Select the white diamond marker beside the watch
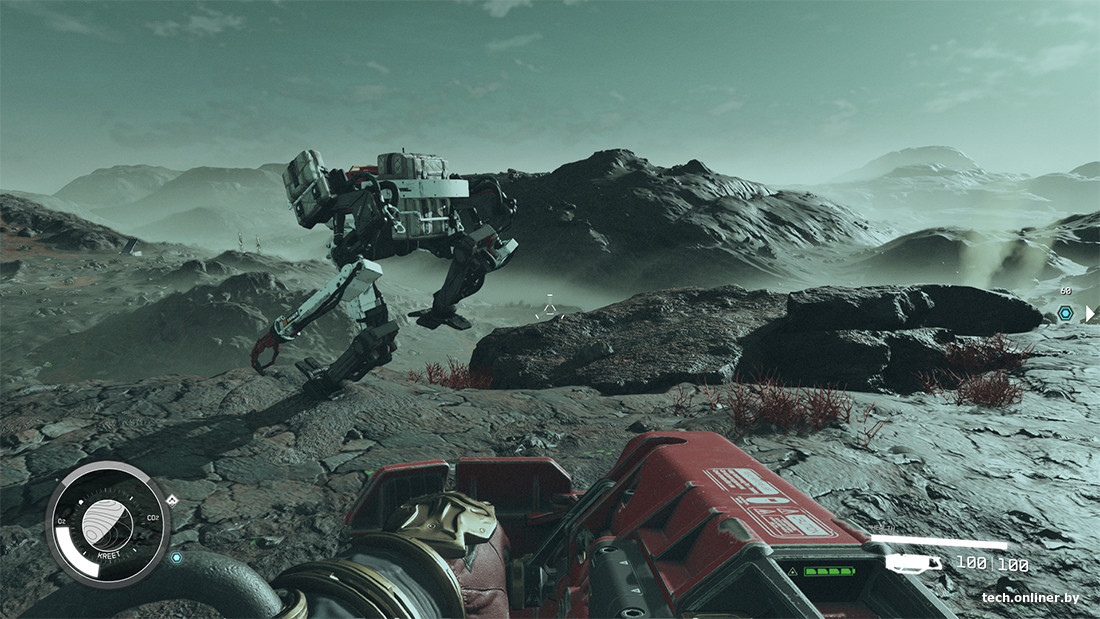This screenshot has height=619, width=1100. point(171,500)
